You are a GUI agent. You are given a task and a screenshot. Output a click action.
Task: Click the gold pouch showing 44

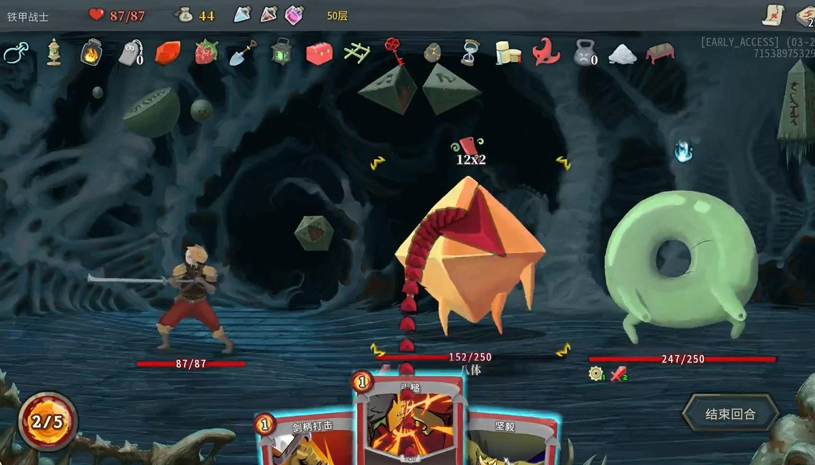[x=185, y=15]
